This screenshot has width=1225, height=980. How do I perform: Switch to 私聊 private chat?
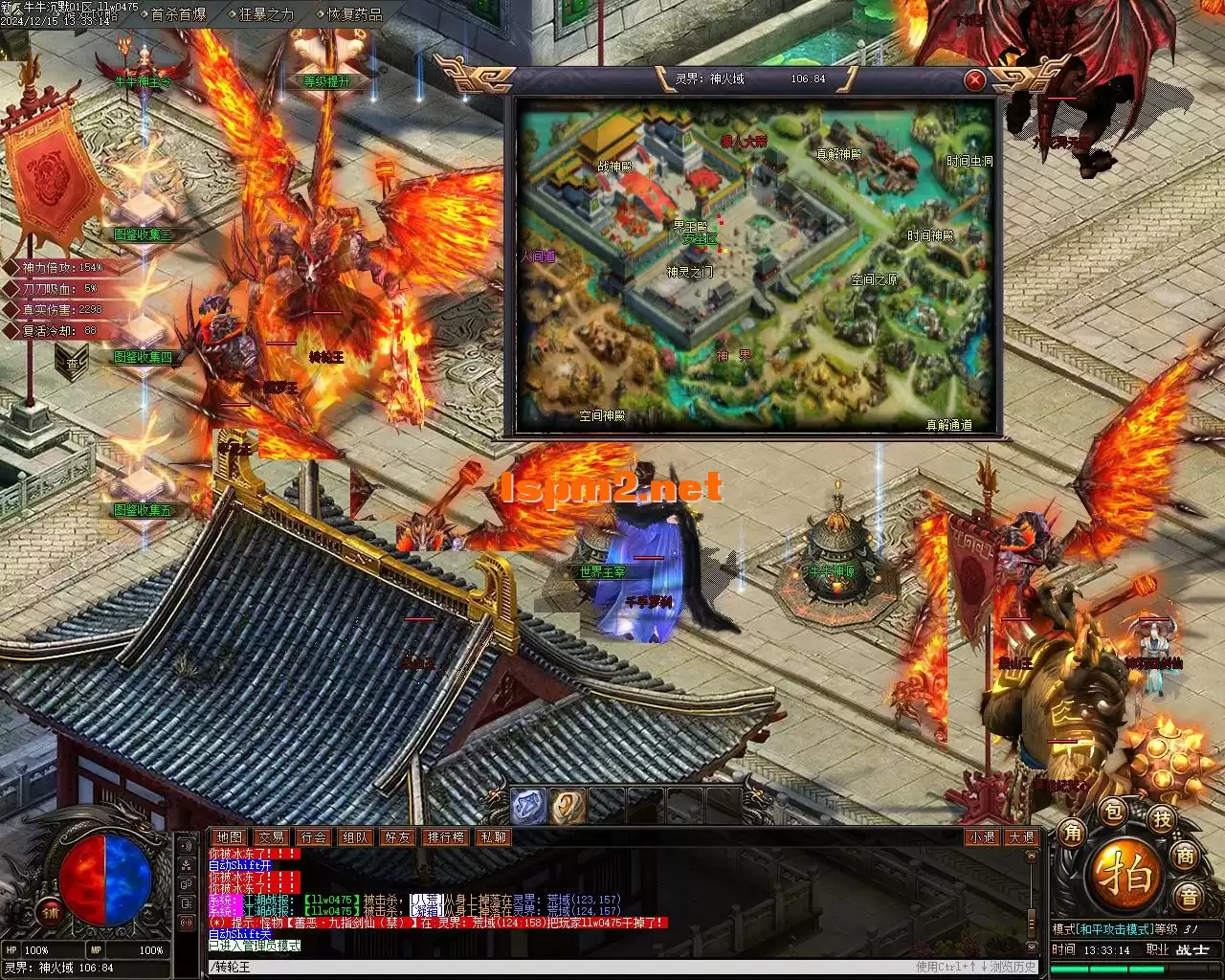point(494,837)
